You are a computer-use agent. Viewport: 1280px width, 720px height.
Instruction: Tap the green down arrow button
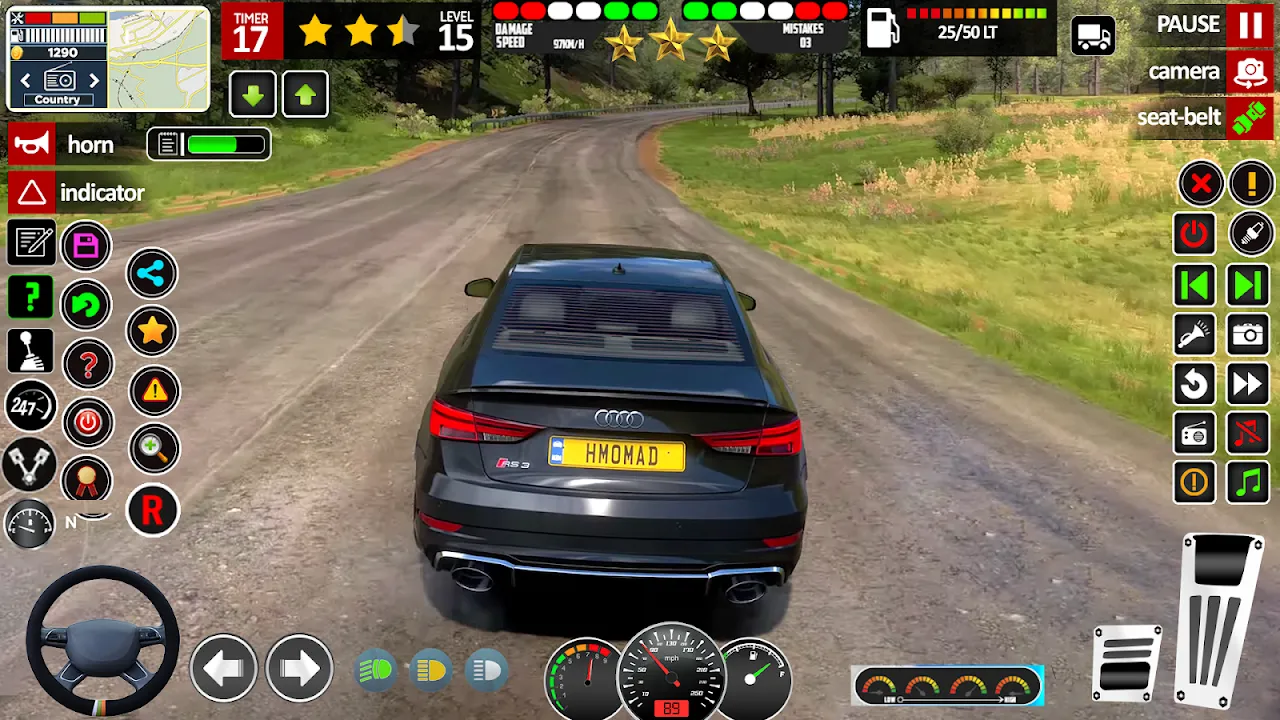tap(253, 96)
